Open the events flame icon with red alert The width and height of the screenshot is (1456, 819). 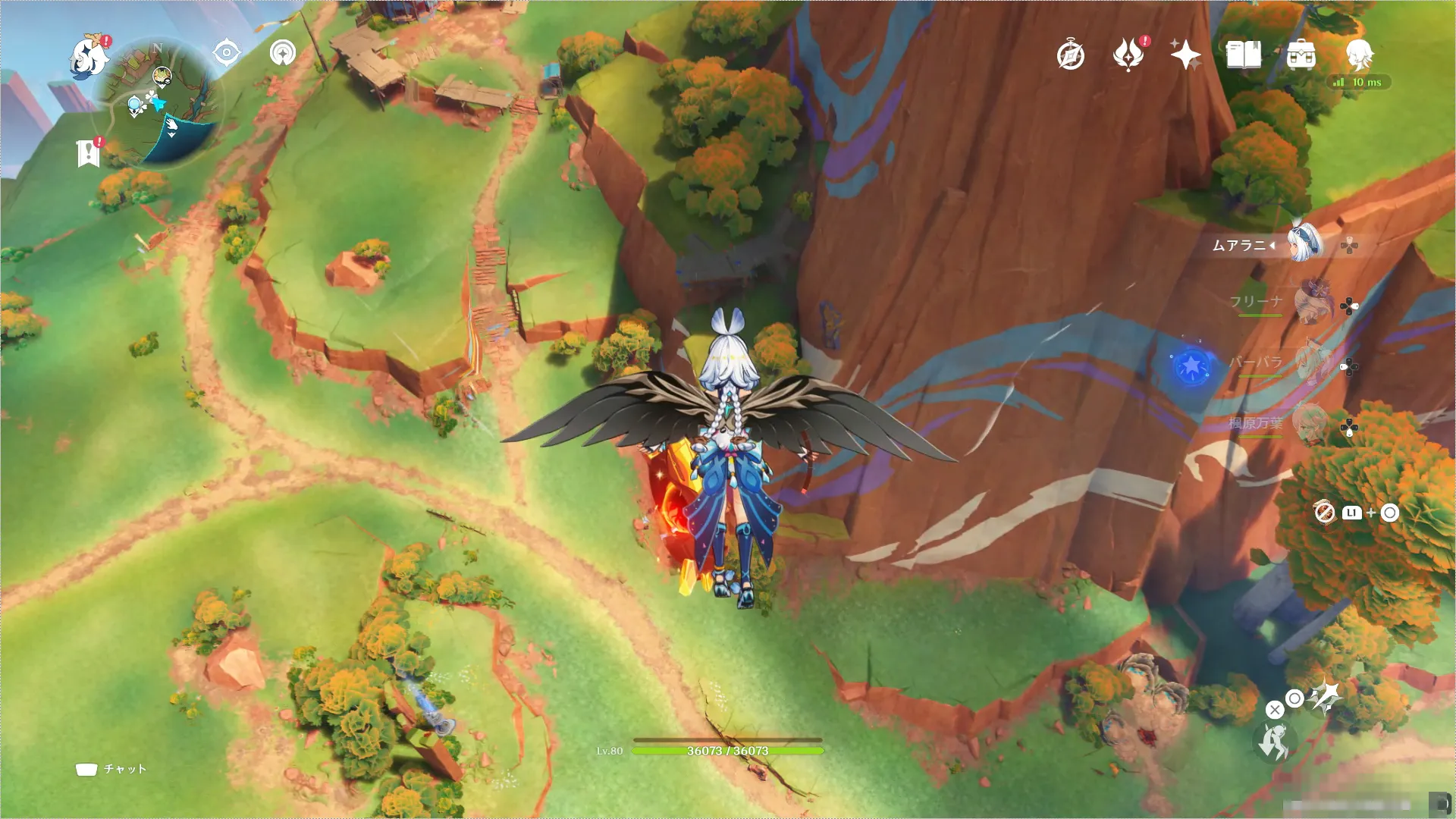[1128, 55]
